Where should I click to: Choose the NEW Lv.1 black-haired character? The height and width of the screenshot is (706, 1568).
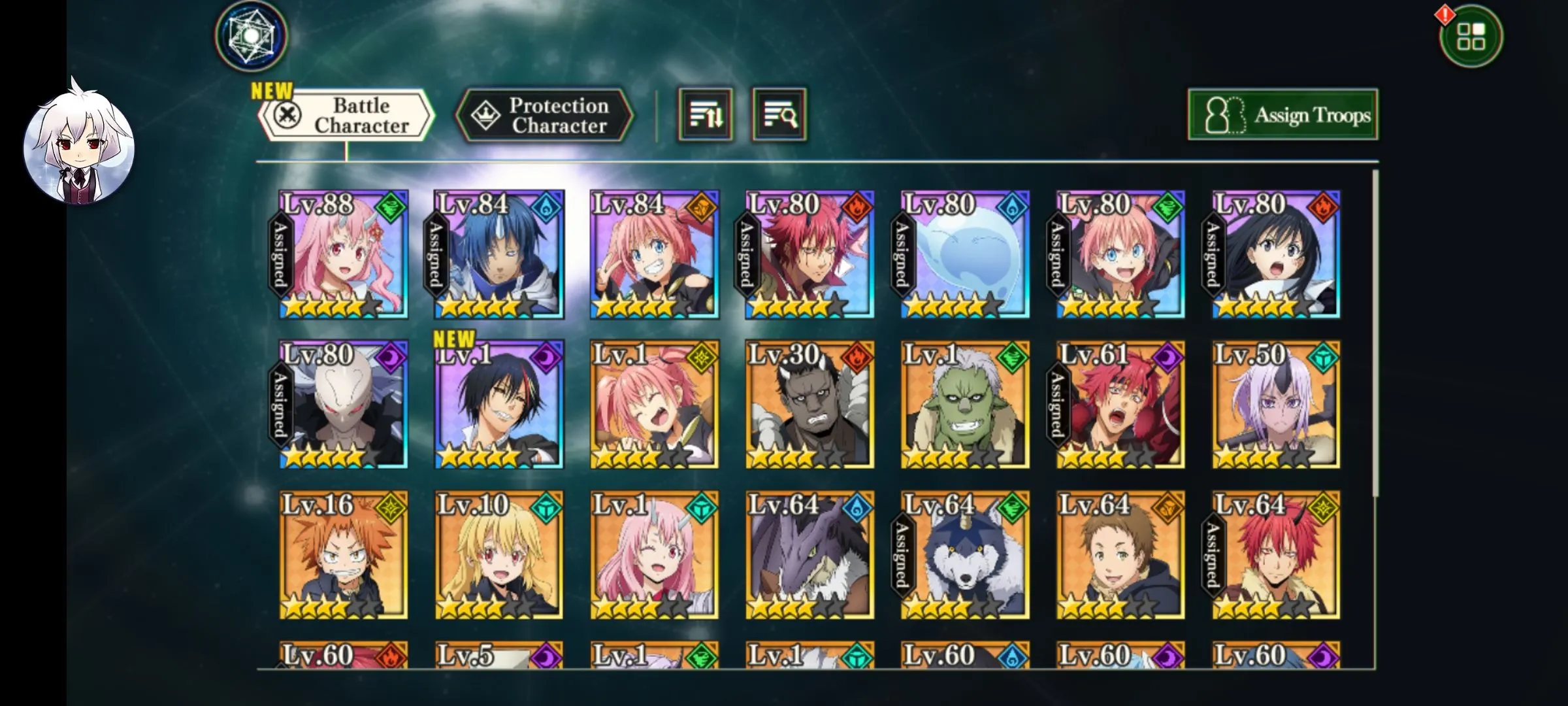499,405
